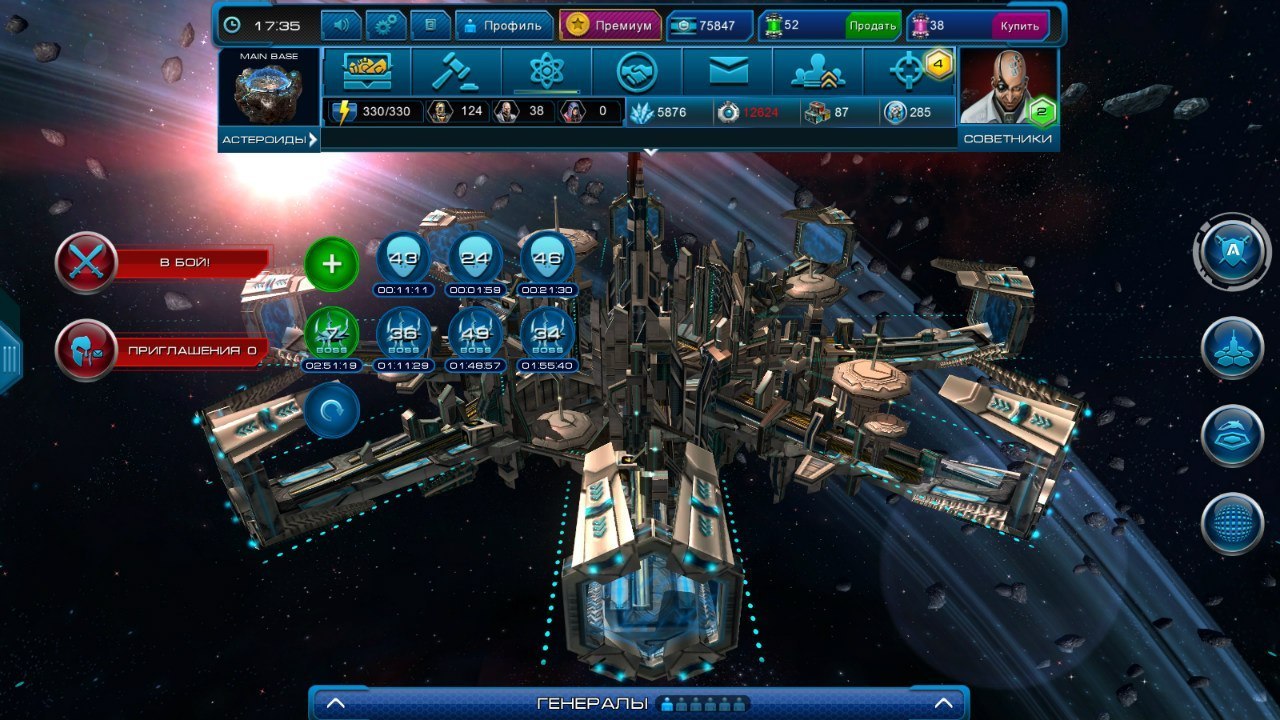Expand the Генералы bottom panel
This screenshot has height=720, width=1280.
pyautogui.click(x=638, y=703)
